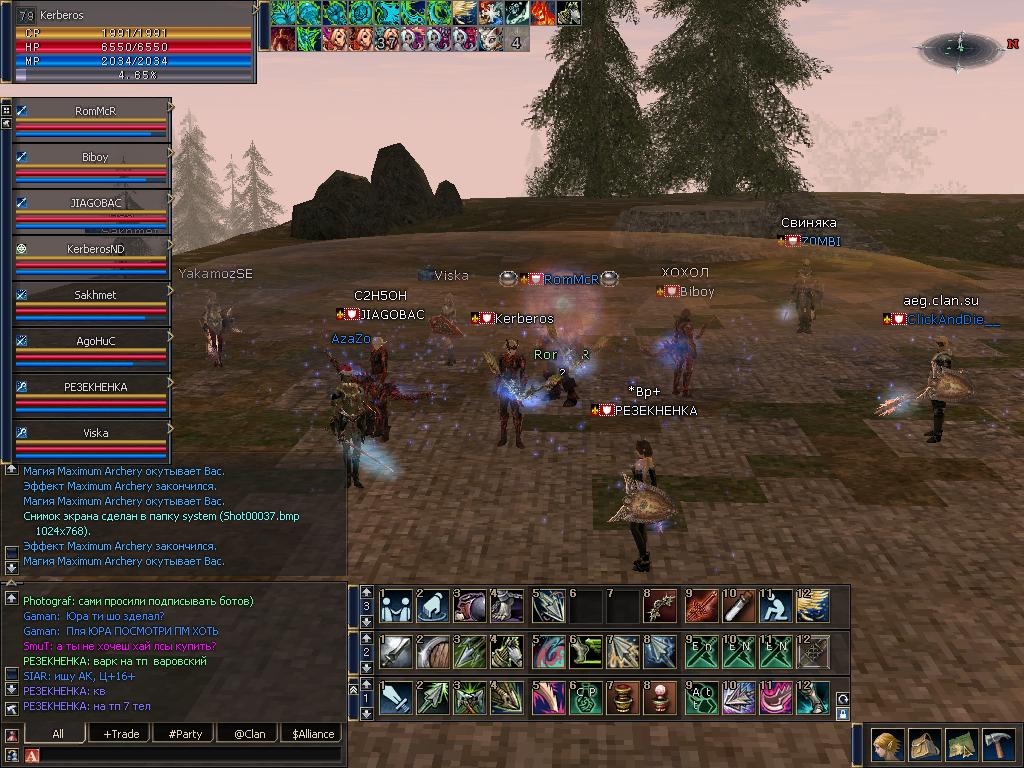Screen dimensions: 1024x768
Task: Select party member Sakhmet
Action: point(95,295)
